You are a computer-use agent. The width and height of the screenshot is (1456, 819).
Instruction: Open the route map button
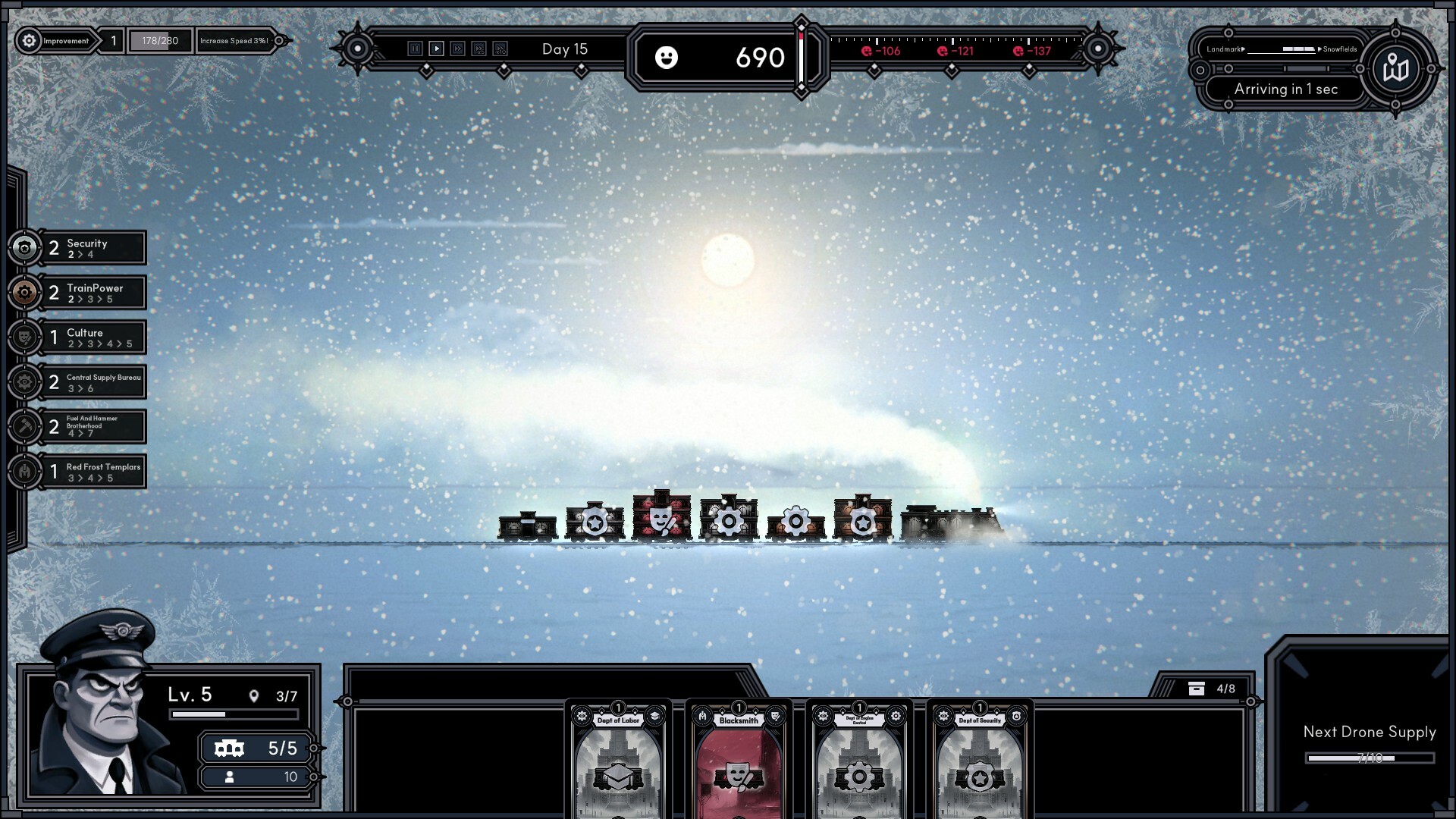[x=1395, y=69]
